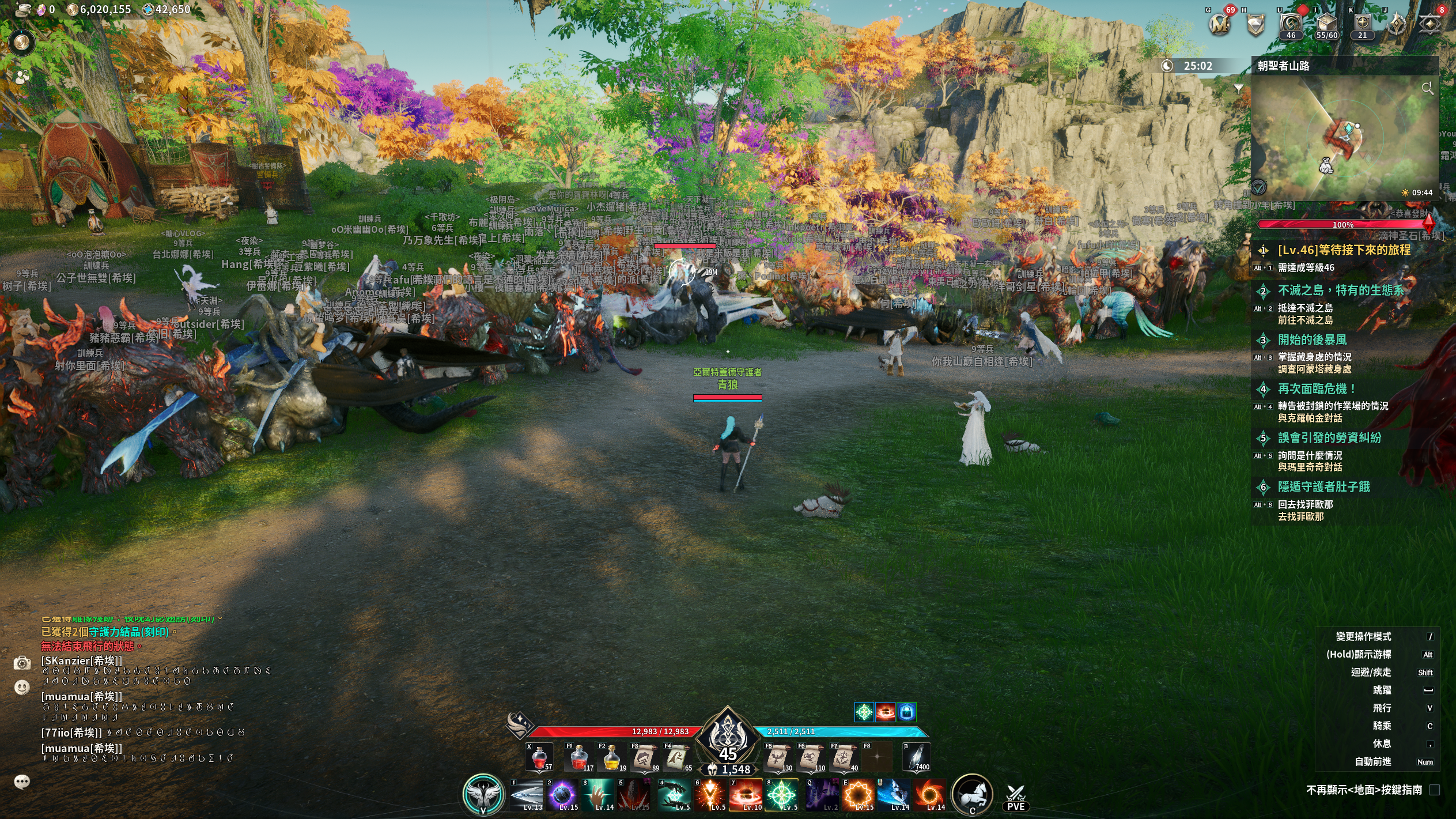Click the camera icon beside chat
The height and width of the screenshot is (819, 1456).
(x=22, y=663)
